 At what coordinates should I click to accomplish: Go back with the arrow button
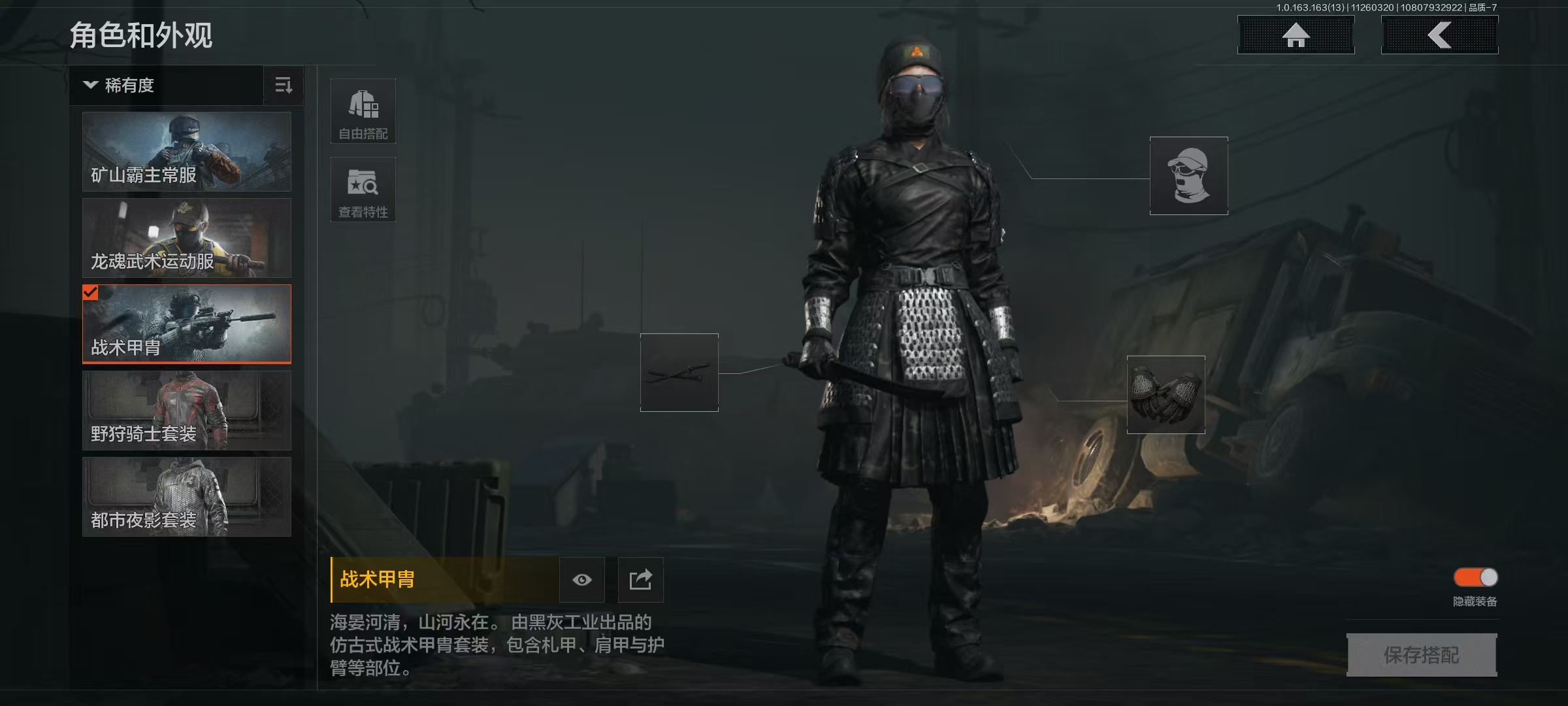[1439, 35]
